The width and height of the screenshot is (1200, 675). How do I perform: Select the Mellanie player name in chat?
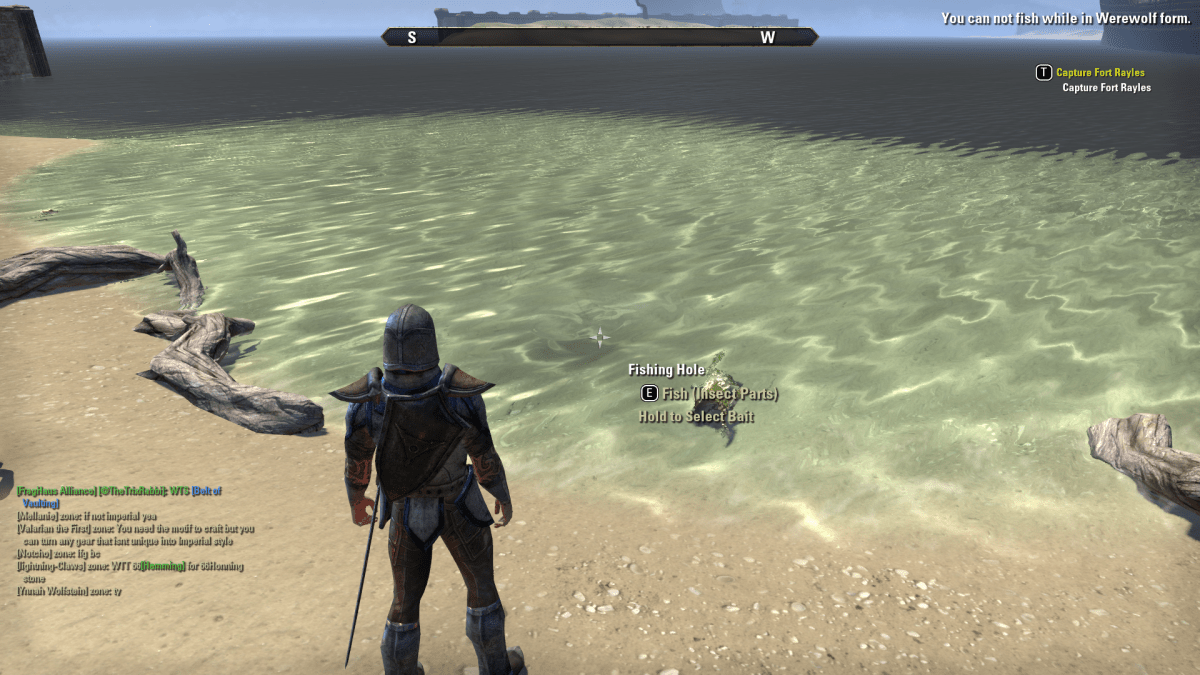pos(38,516)
